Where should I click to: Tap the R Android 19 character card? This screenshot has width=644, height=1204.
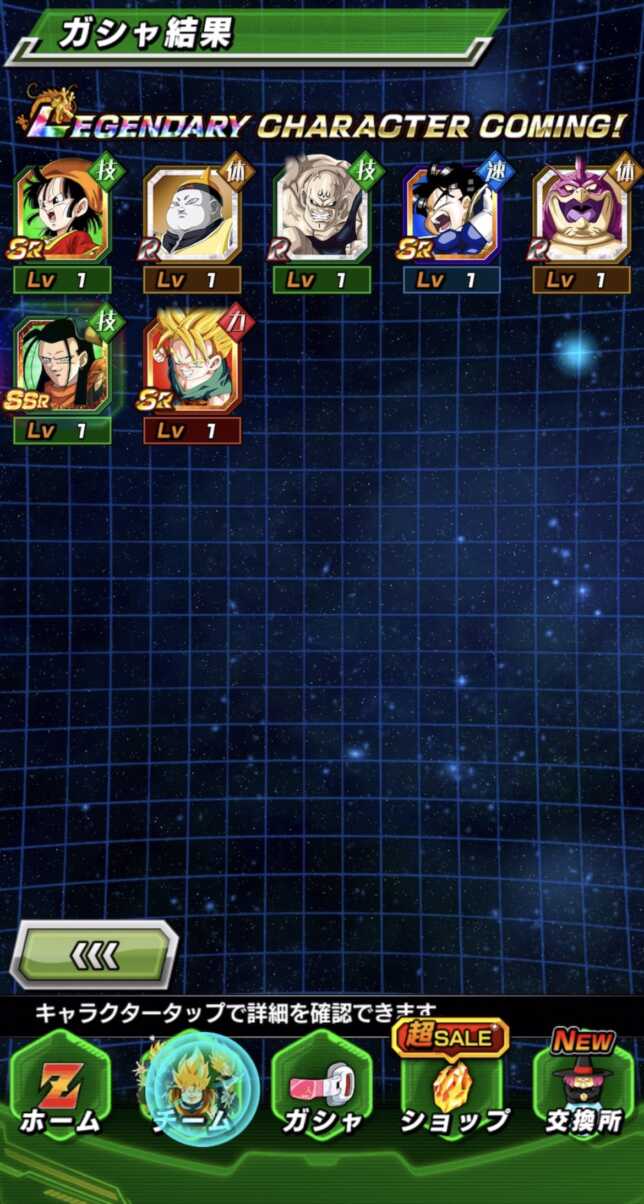(x=192, y=213)
